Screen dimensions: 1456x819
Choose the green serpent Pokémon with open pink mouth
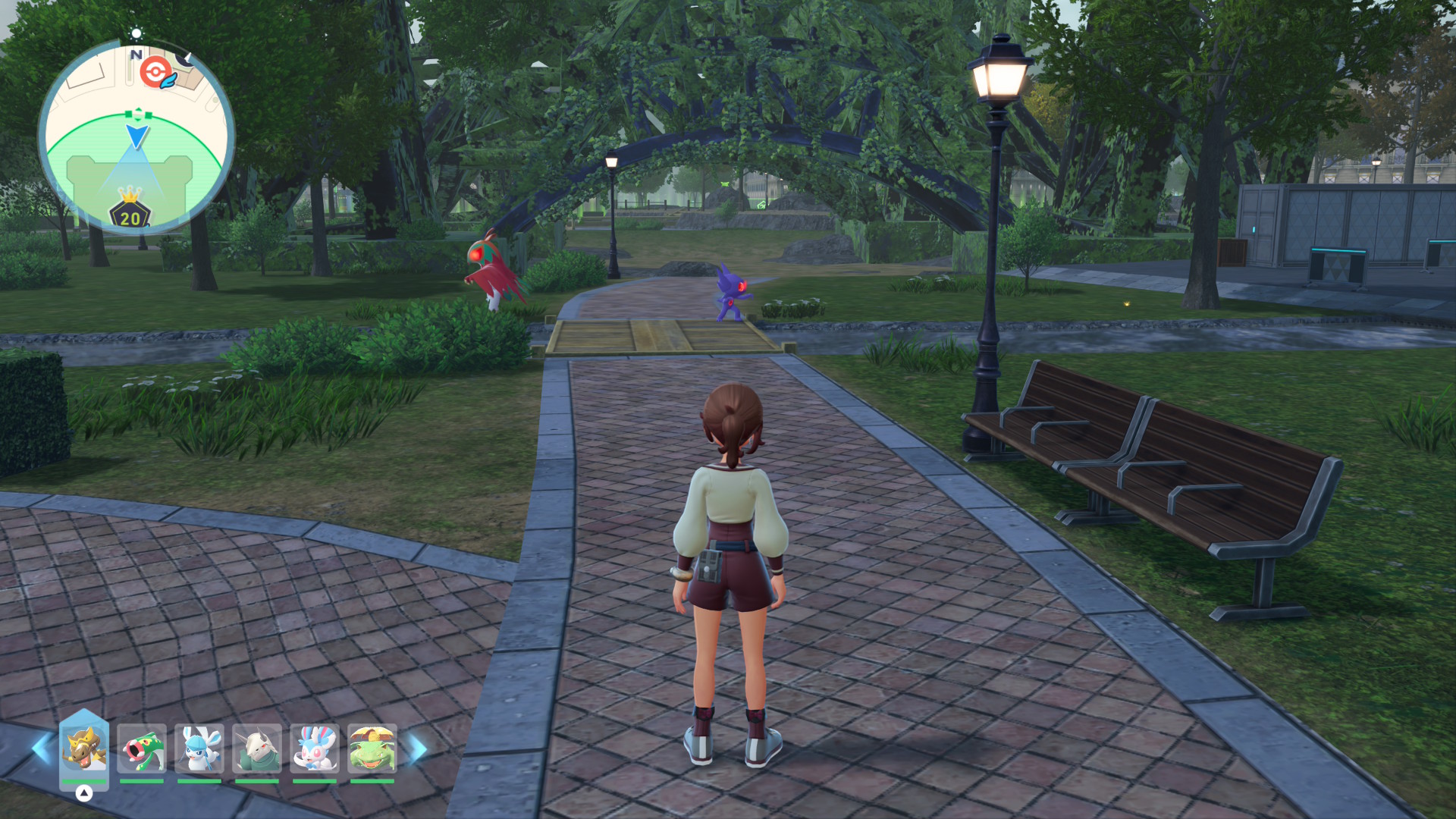click(142, 749)
